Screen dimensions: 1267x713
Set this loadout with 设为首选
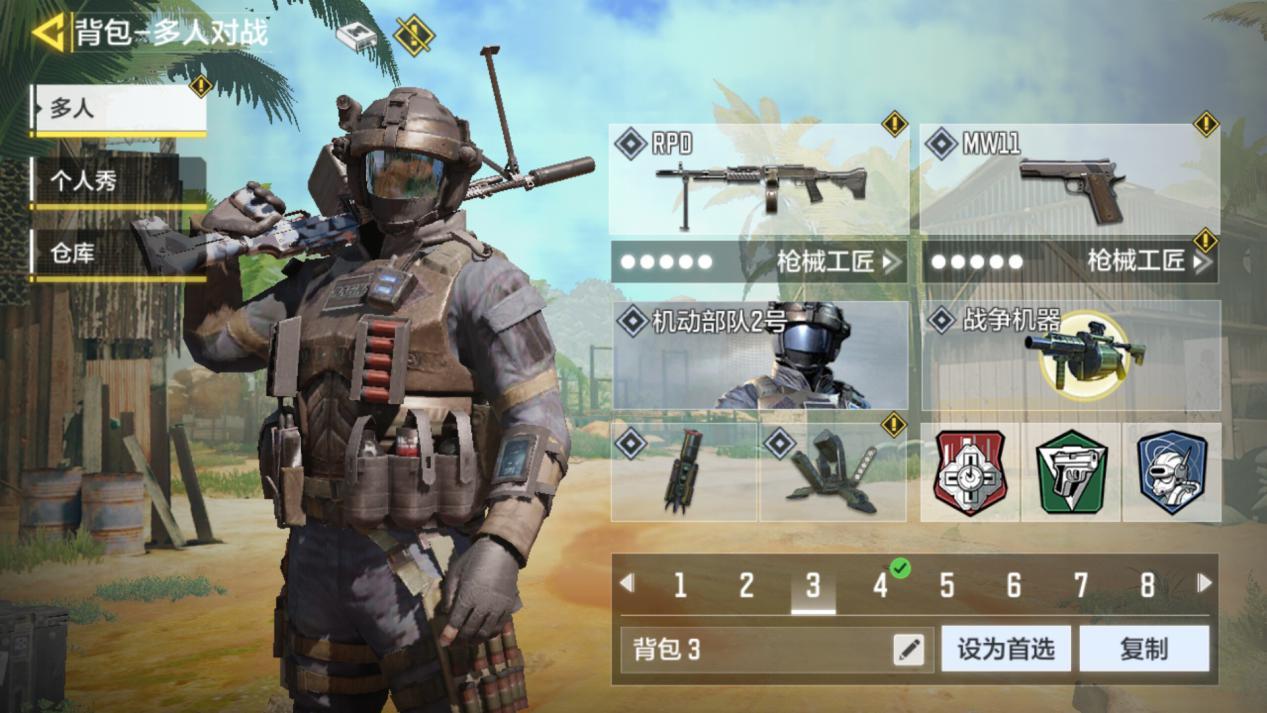[1006, 650]
